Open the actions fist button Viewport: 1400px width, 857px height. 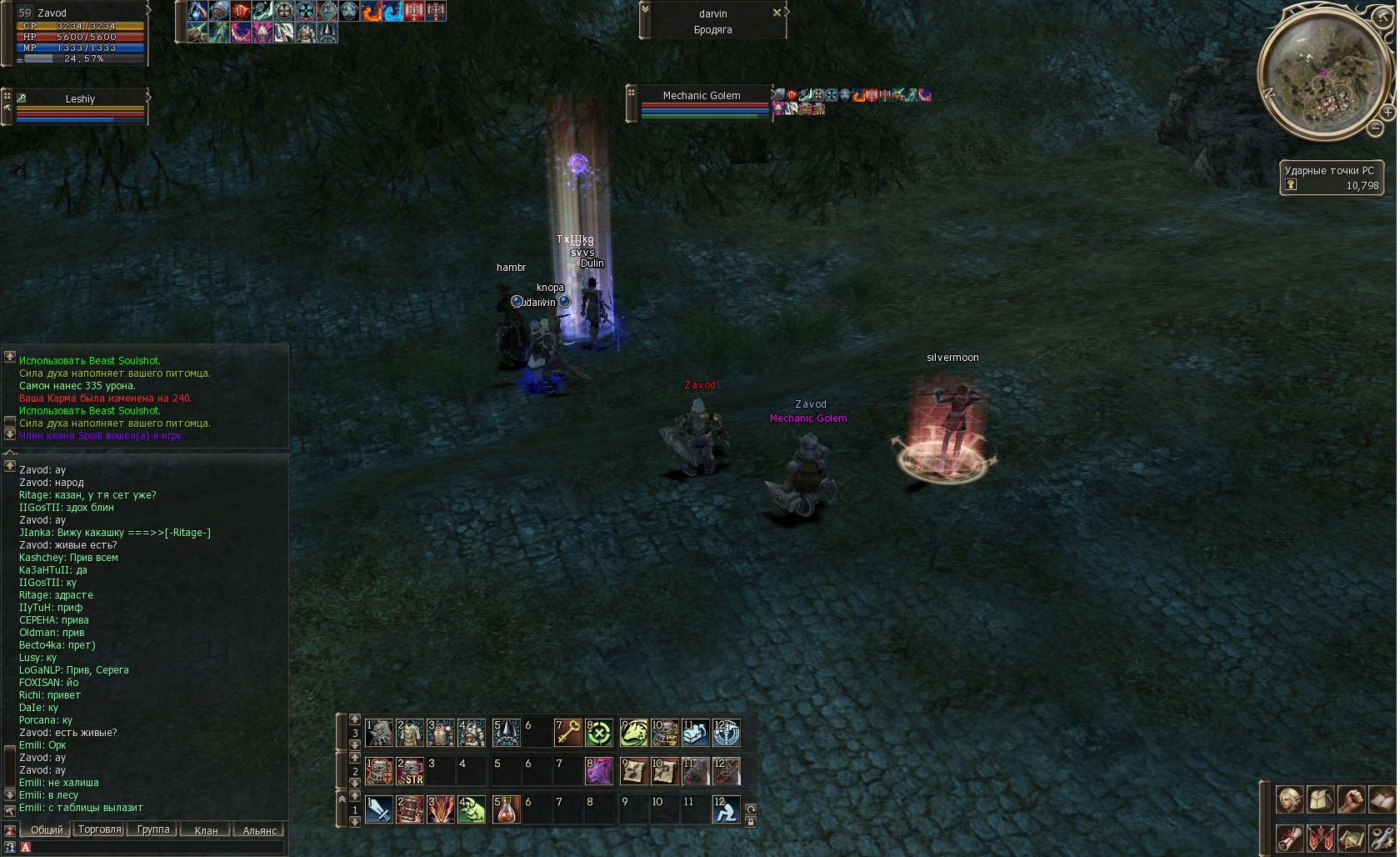tap(1352, 799)
